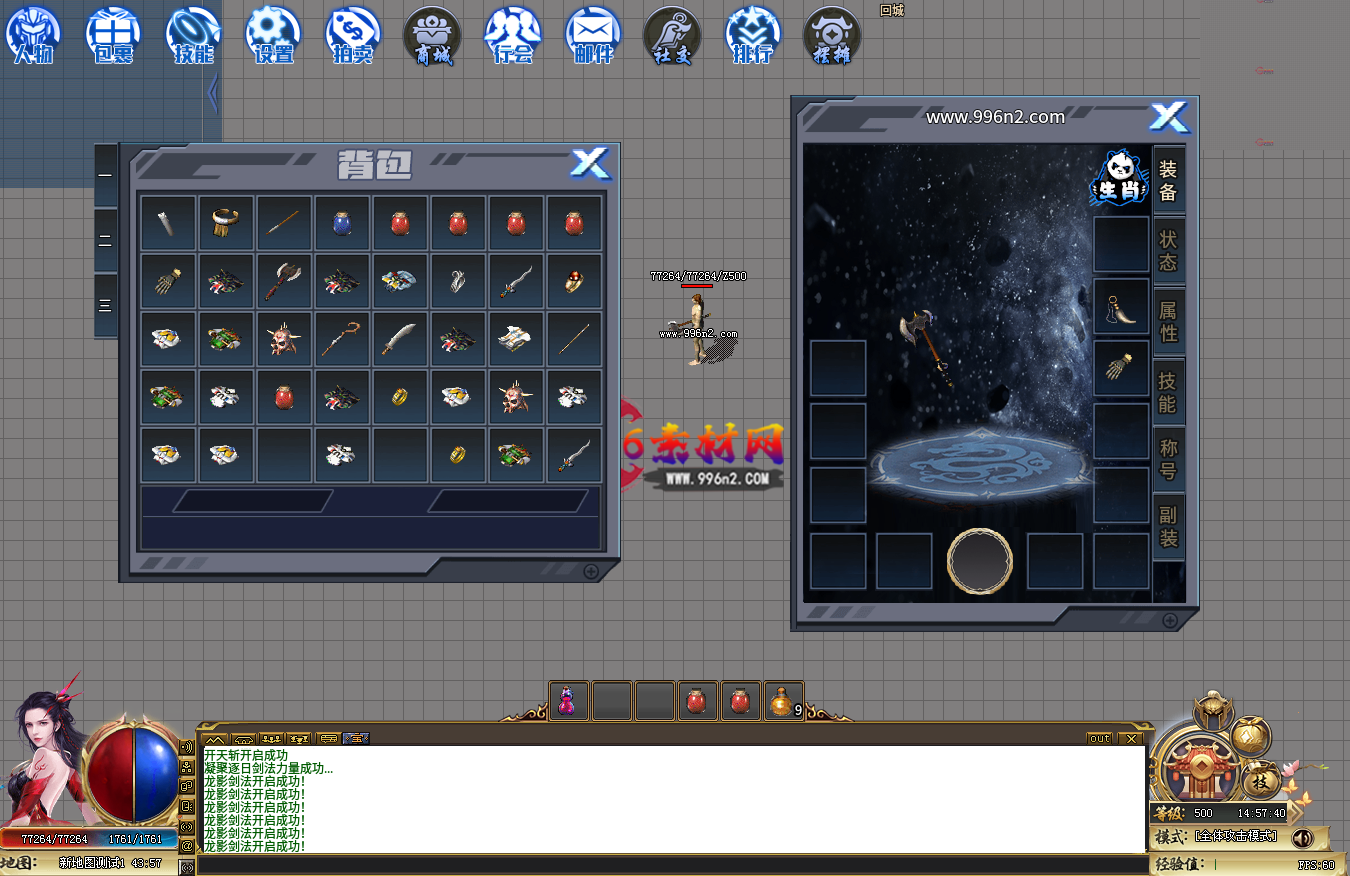Switch to the 属性 attributes tab
The height and width of the screenshot is (876, 1350).
1168,321
